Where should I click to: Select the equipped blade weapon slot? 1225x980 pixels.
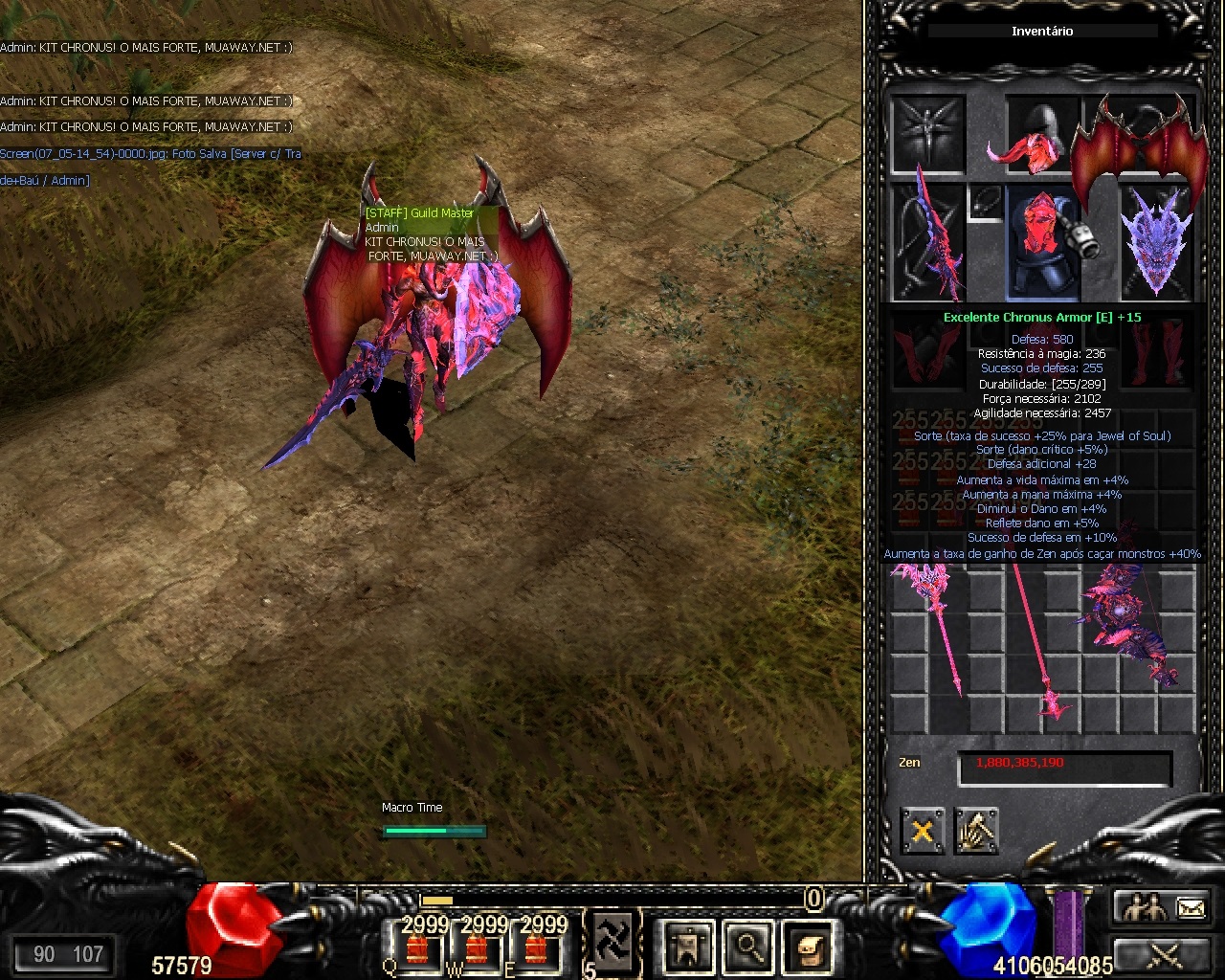tap(926, 241)
